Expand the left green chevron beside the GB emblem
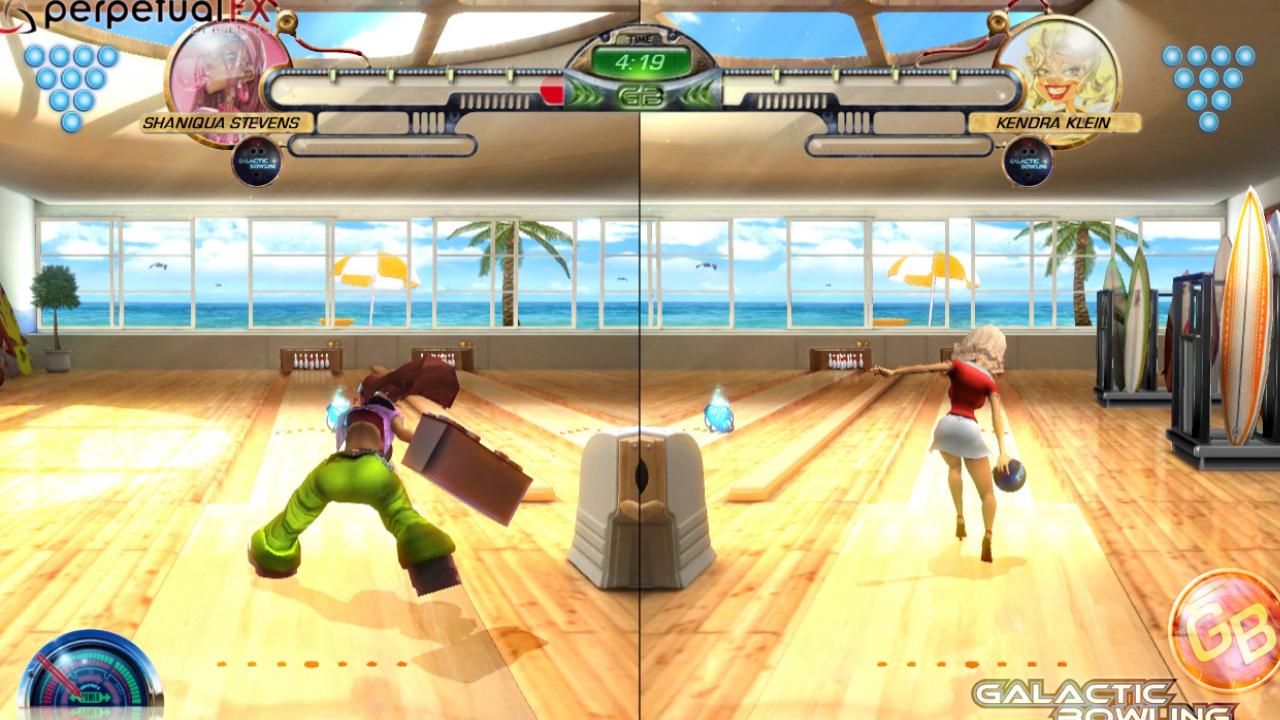This screenshot has height=720, width=1280. [586, 91]
